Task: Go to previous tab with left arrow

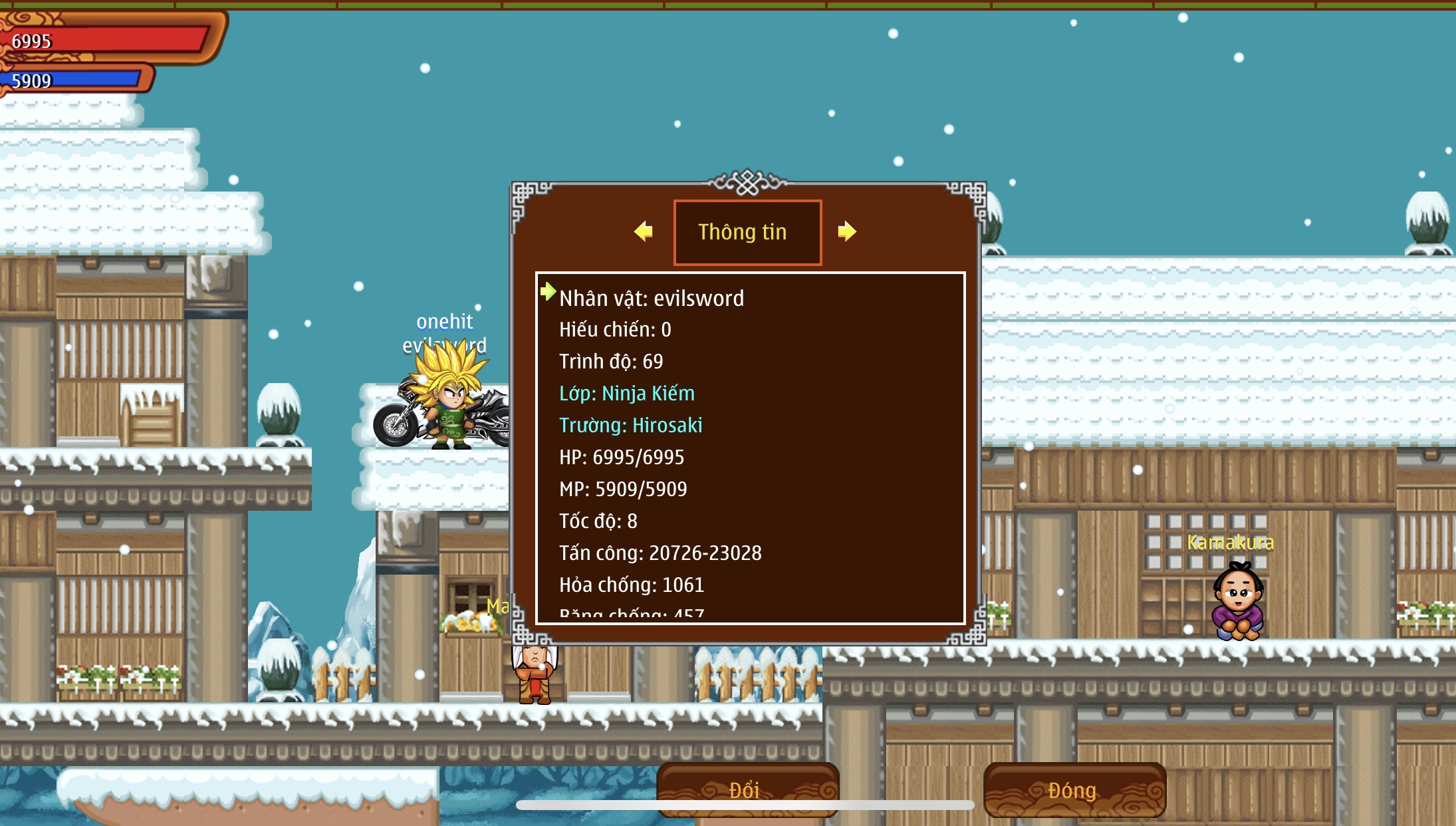Action: tap(643, 231)
